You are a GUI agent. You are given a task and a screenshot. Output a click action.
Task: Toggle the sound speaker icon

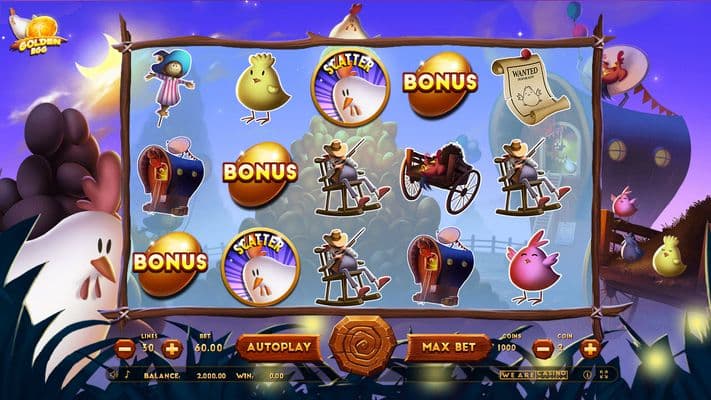click(x=114, y=375)
